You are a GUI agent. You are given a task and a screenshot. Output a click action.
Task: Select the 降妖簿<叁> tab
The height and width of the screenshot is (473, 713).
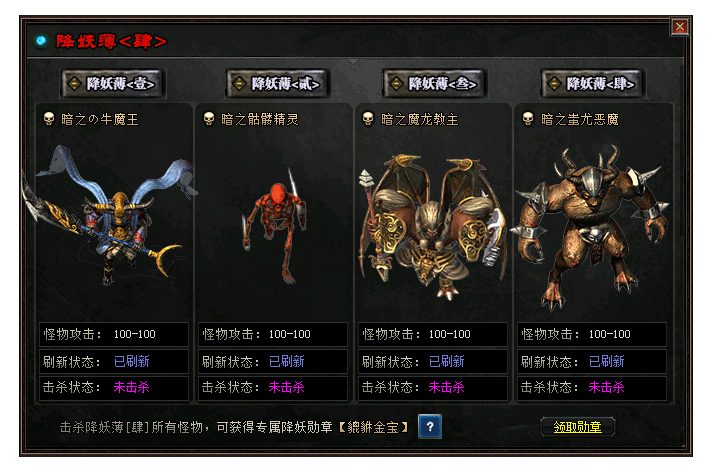(x=434, y=84)
